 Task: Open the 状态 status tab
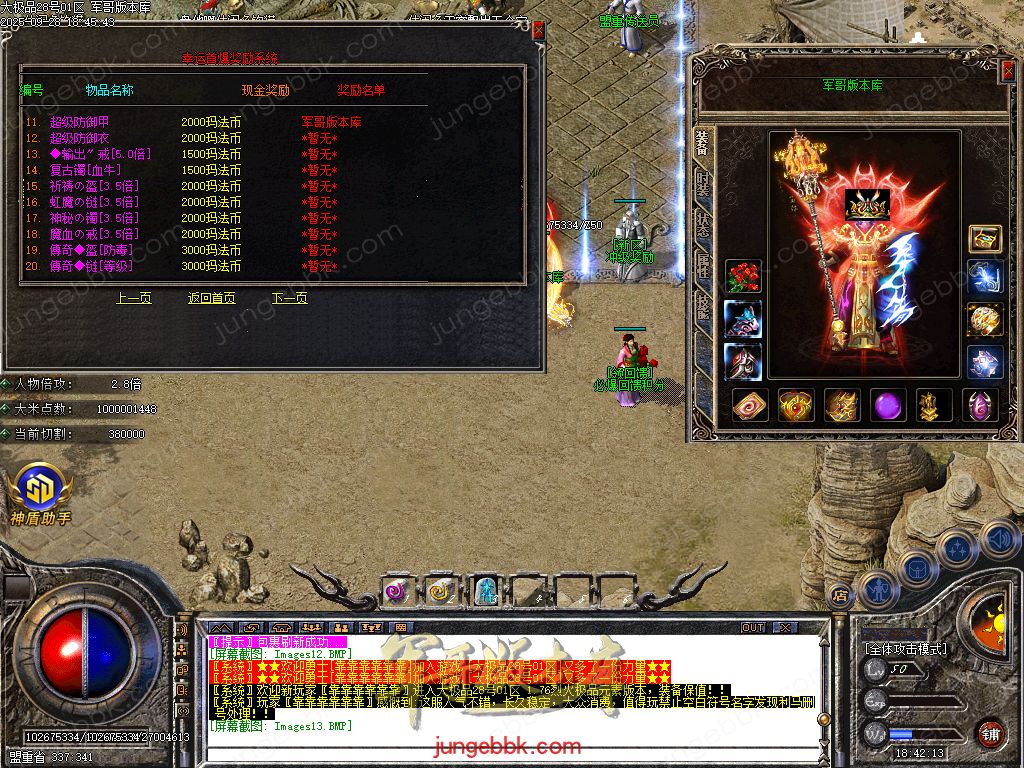[x=703, y=224]
